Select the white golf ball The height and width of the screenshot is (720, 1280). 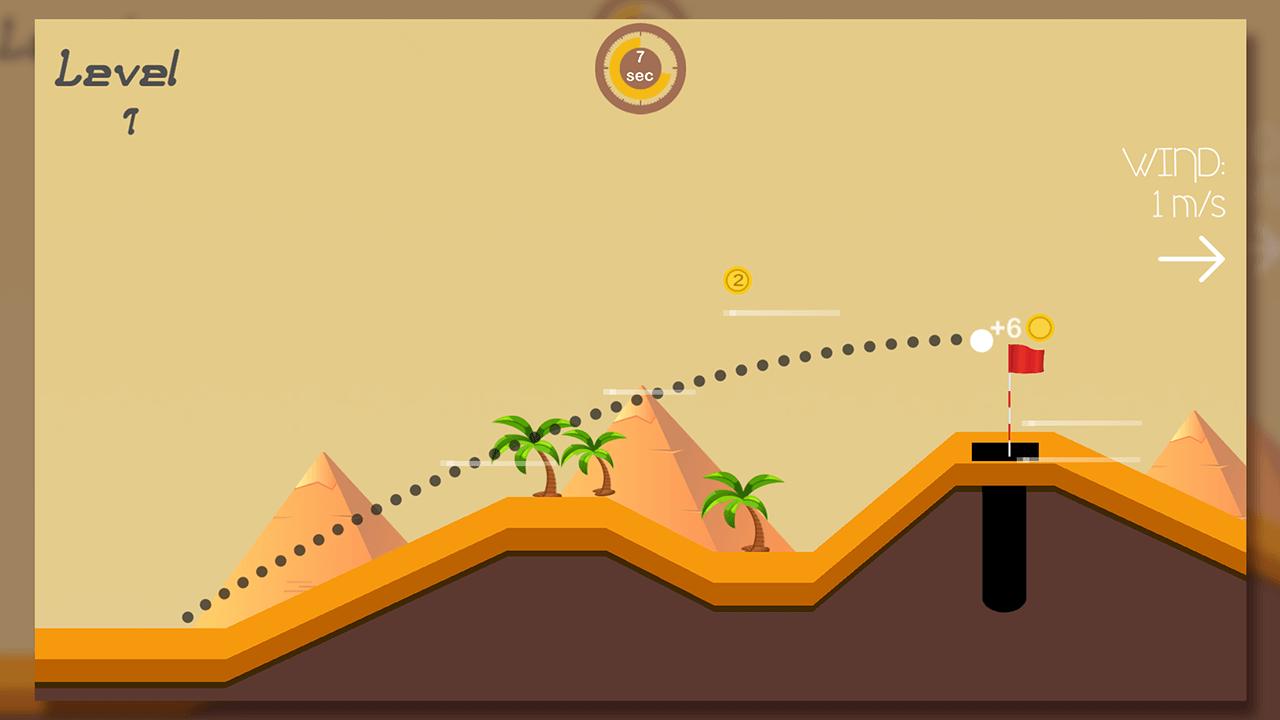(980, 340)
